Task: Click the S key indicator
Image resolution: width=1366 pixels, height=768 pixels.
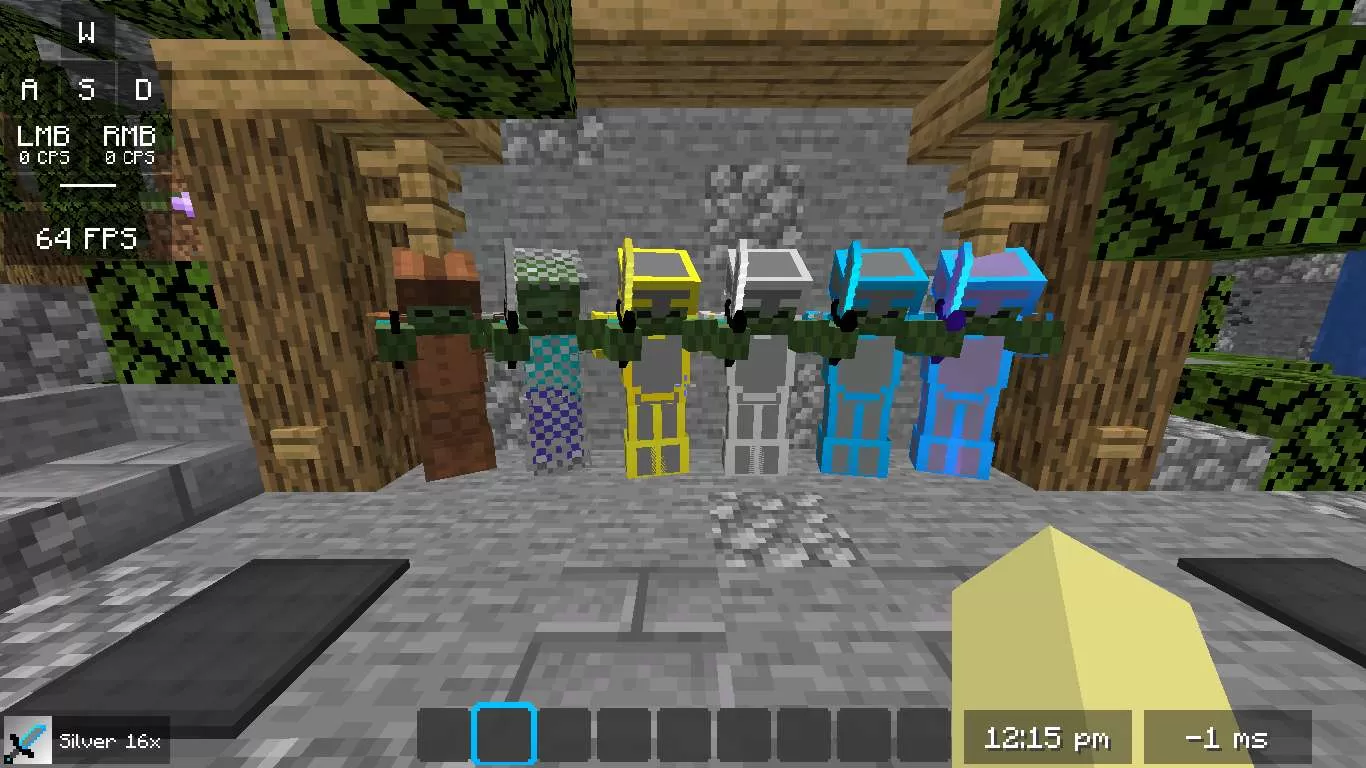Action: pyautogui.click(x=86, y=90)
